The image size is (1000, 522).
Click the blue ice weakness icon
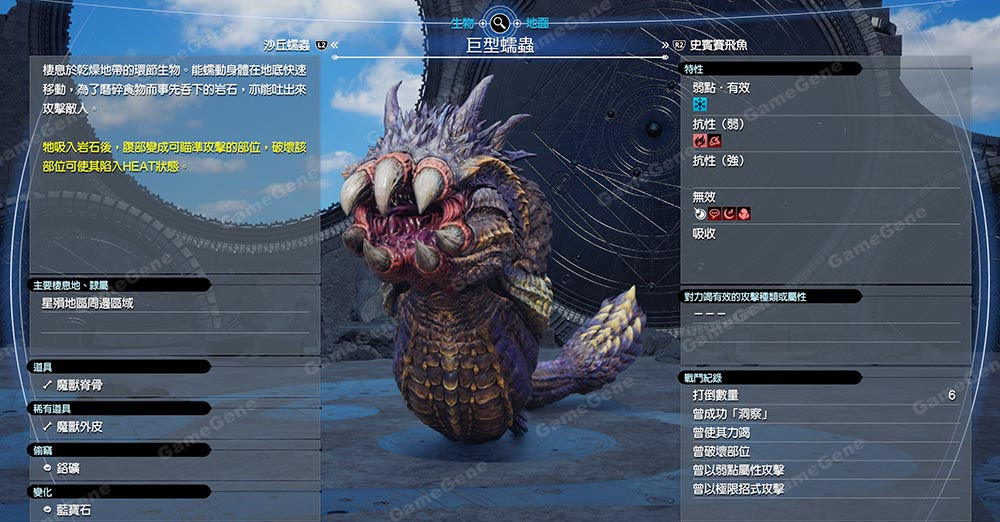[x=700, y=105]
